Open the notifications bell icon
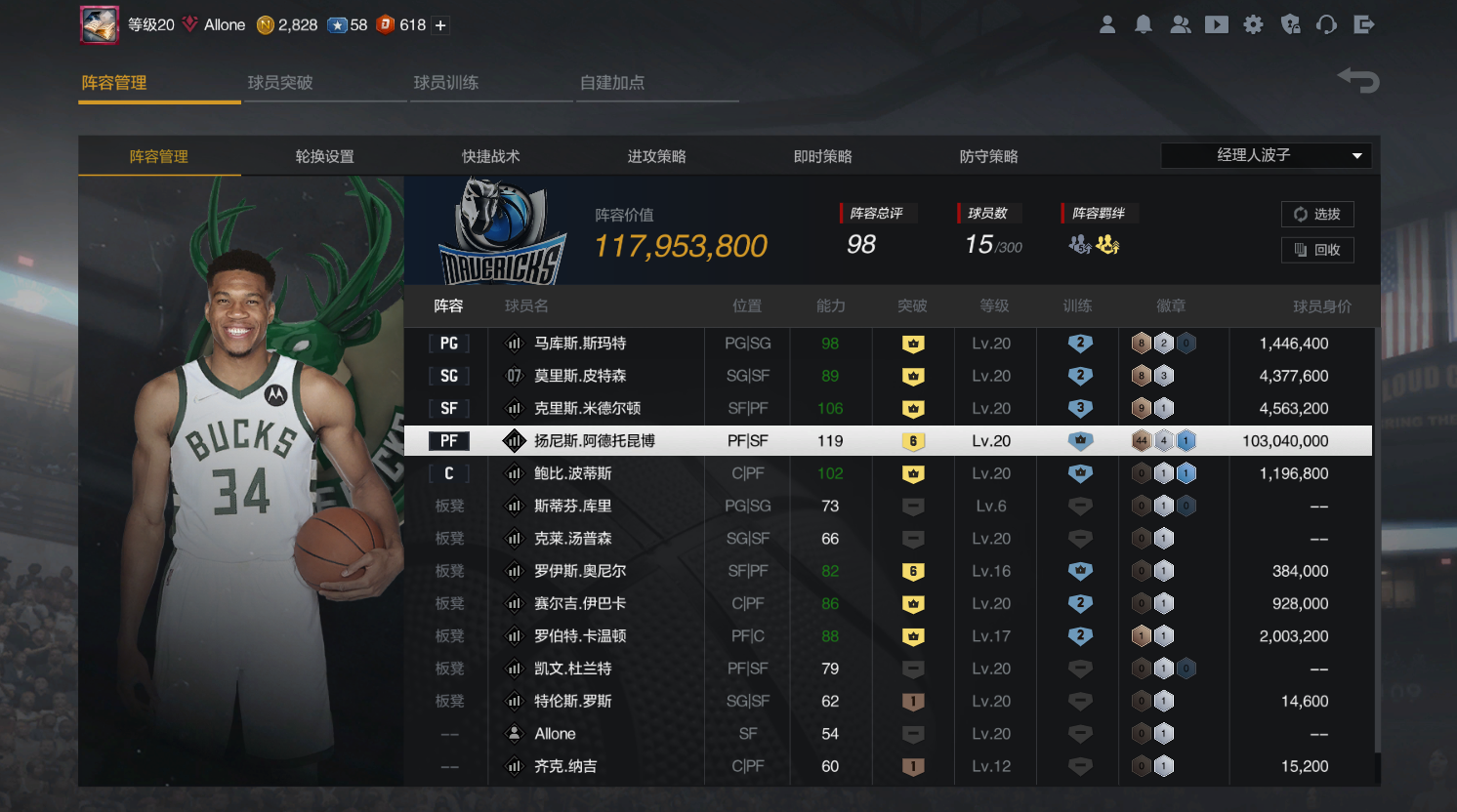 pyautogui.click(x=1144, y=24)
